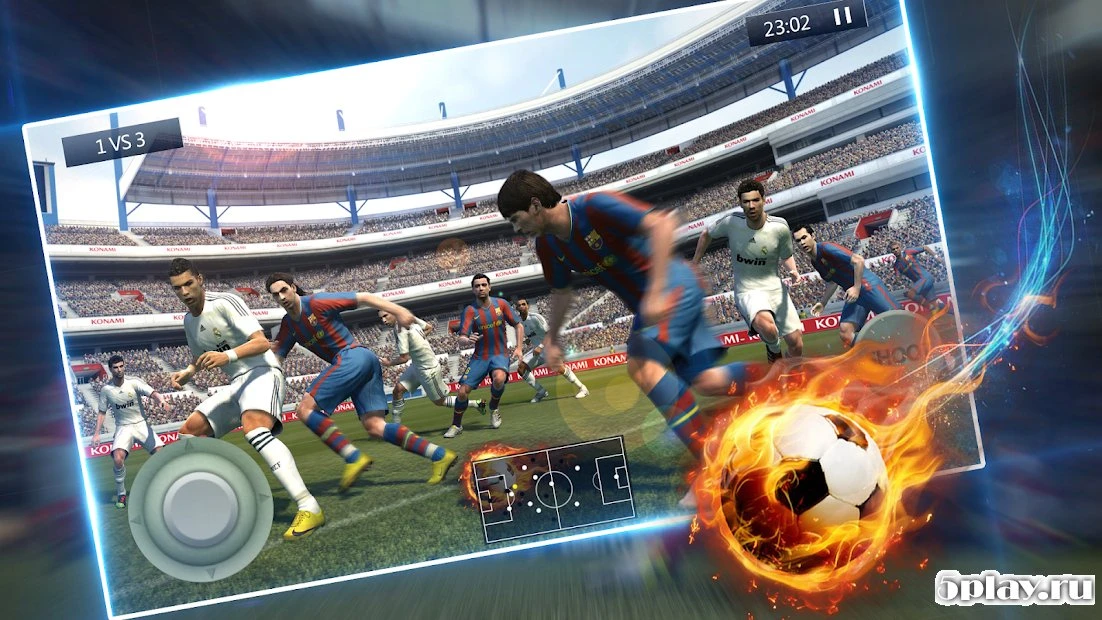Hit the round SHOOT action button
The height and width of the screenshot is (620, 1102).
coord(891,346)
